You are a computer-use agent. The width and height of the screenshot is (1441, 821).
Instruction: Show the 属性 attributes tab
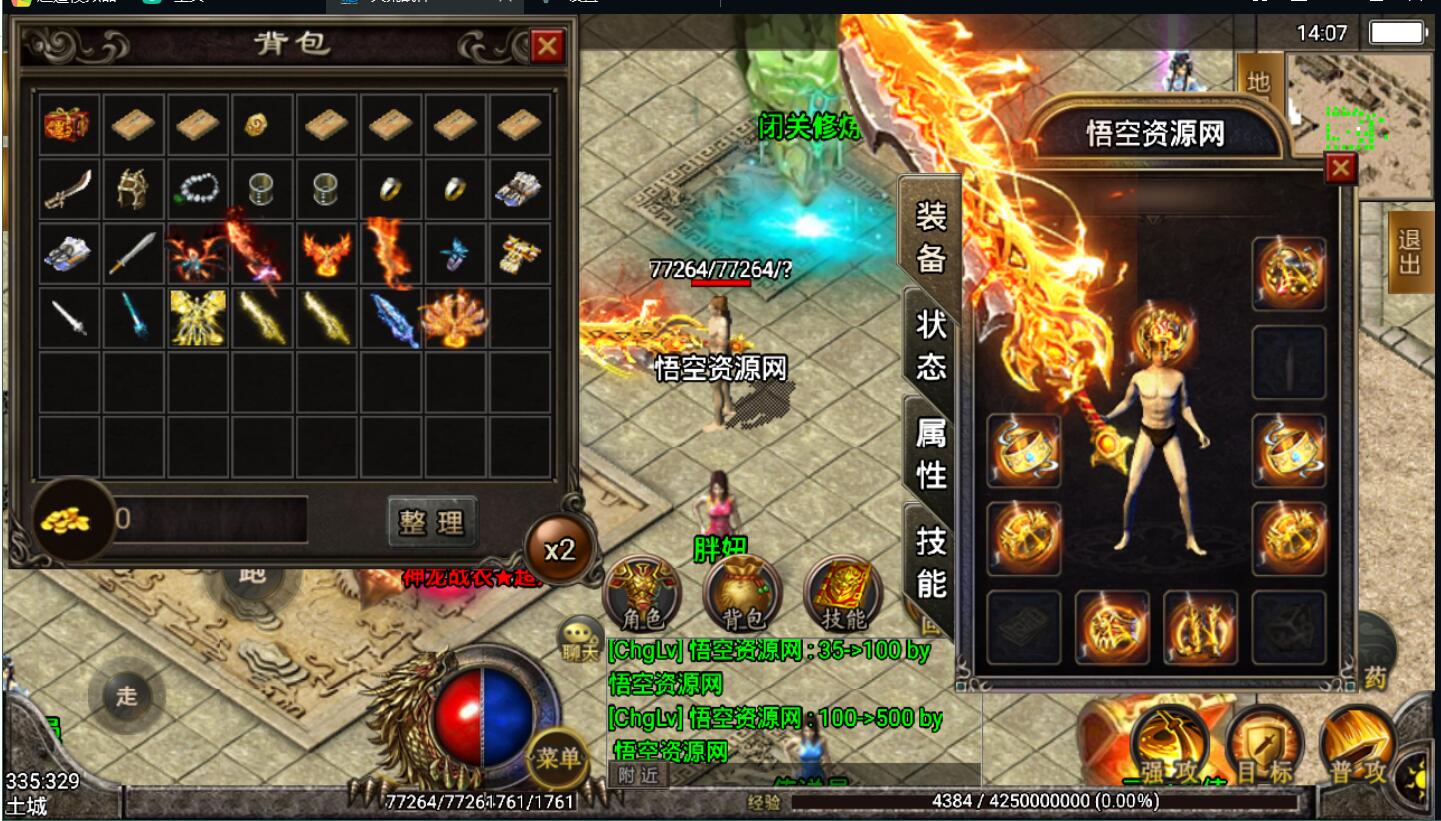[x=930, y=452]
